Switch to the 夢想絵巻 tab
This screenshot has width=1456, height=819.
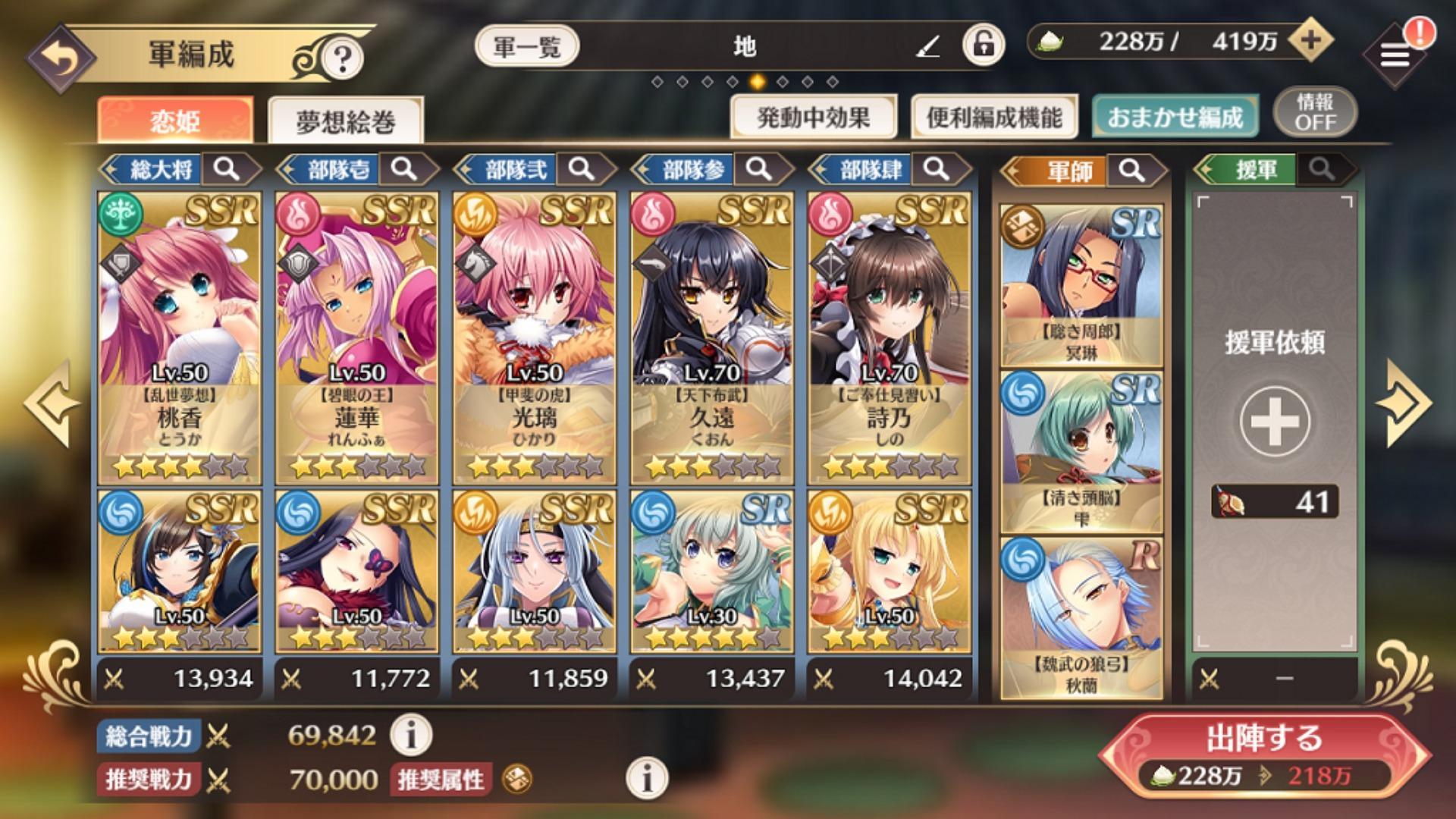tap(345, 121)
